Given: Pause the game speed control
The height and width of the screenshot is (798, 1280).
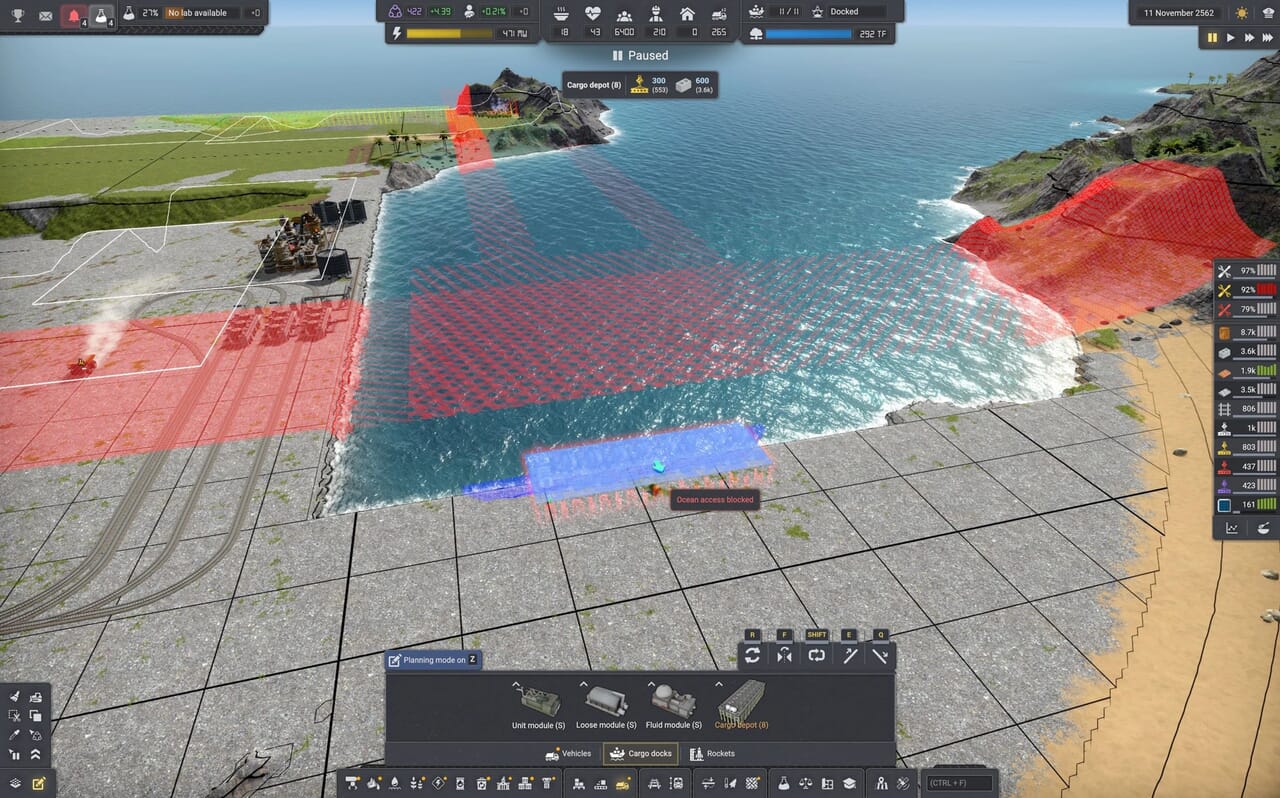Looking at the screenshot, I should click(1212, 38).
